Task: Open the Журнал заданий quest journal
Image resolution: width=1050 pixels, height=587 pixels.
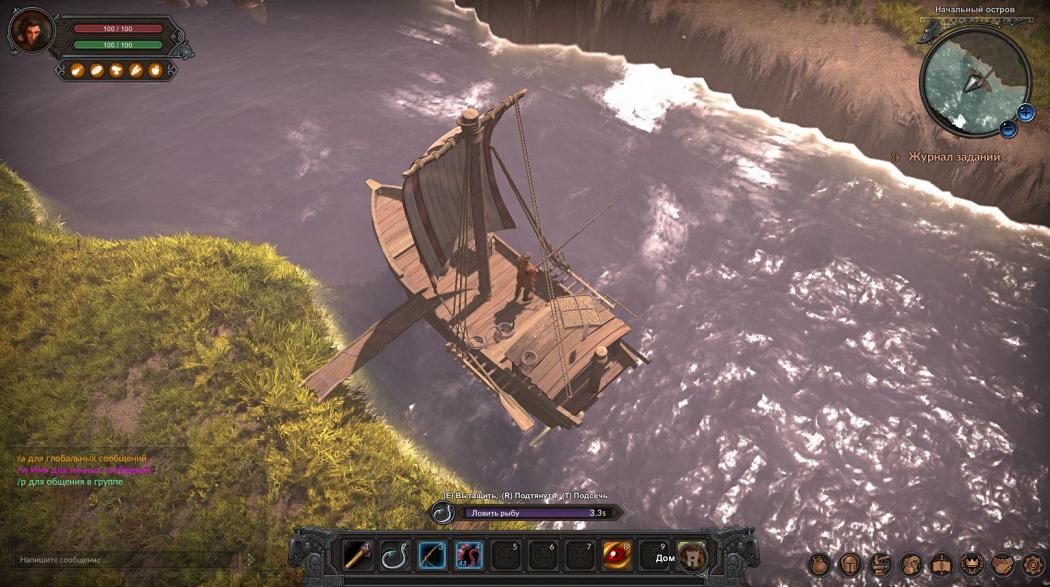Action: coord(952,157)
